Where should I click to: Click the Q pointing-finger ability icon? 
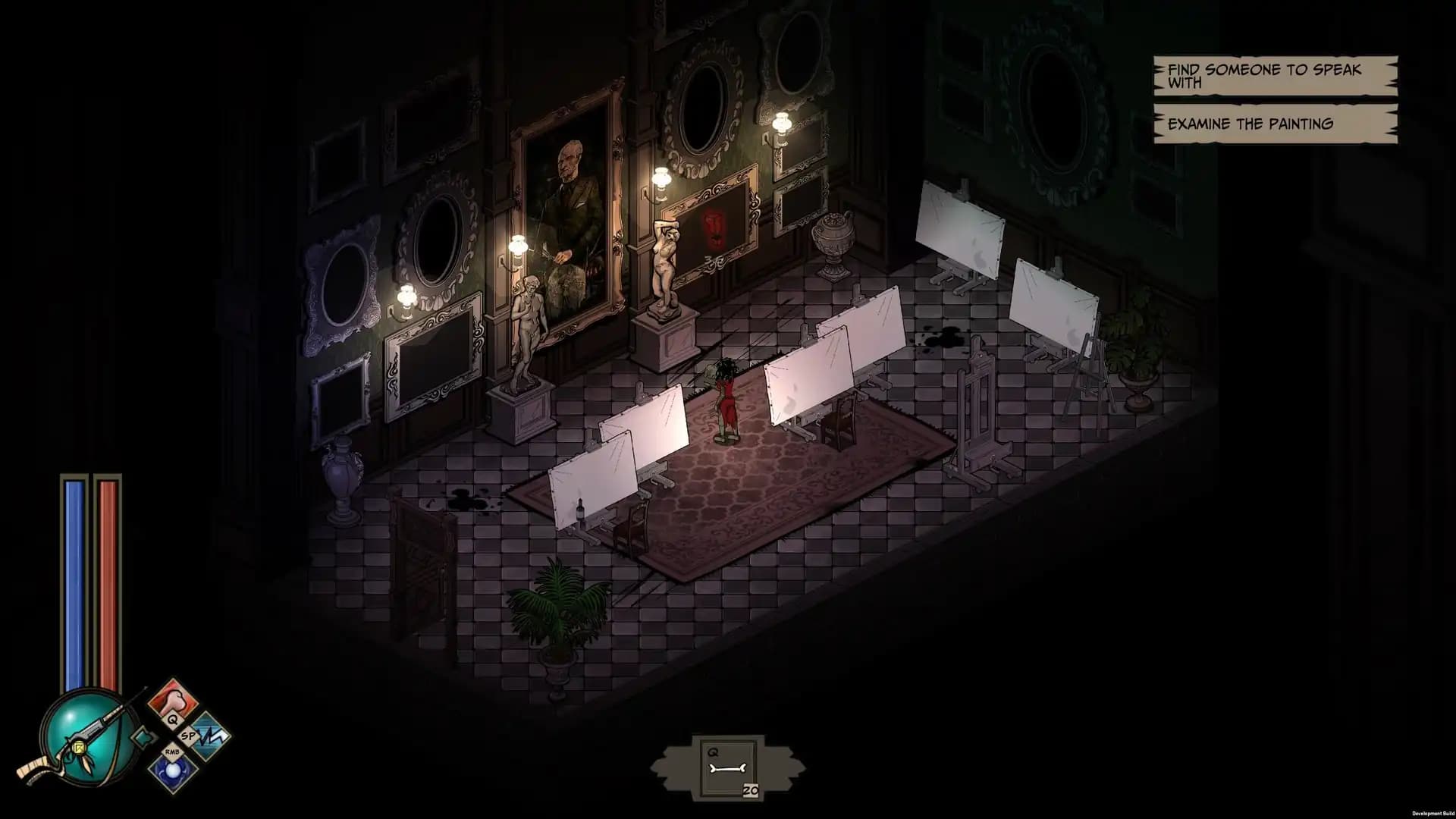[x=173, y=699]
